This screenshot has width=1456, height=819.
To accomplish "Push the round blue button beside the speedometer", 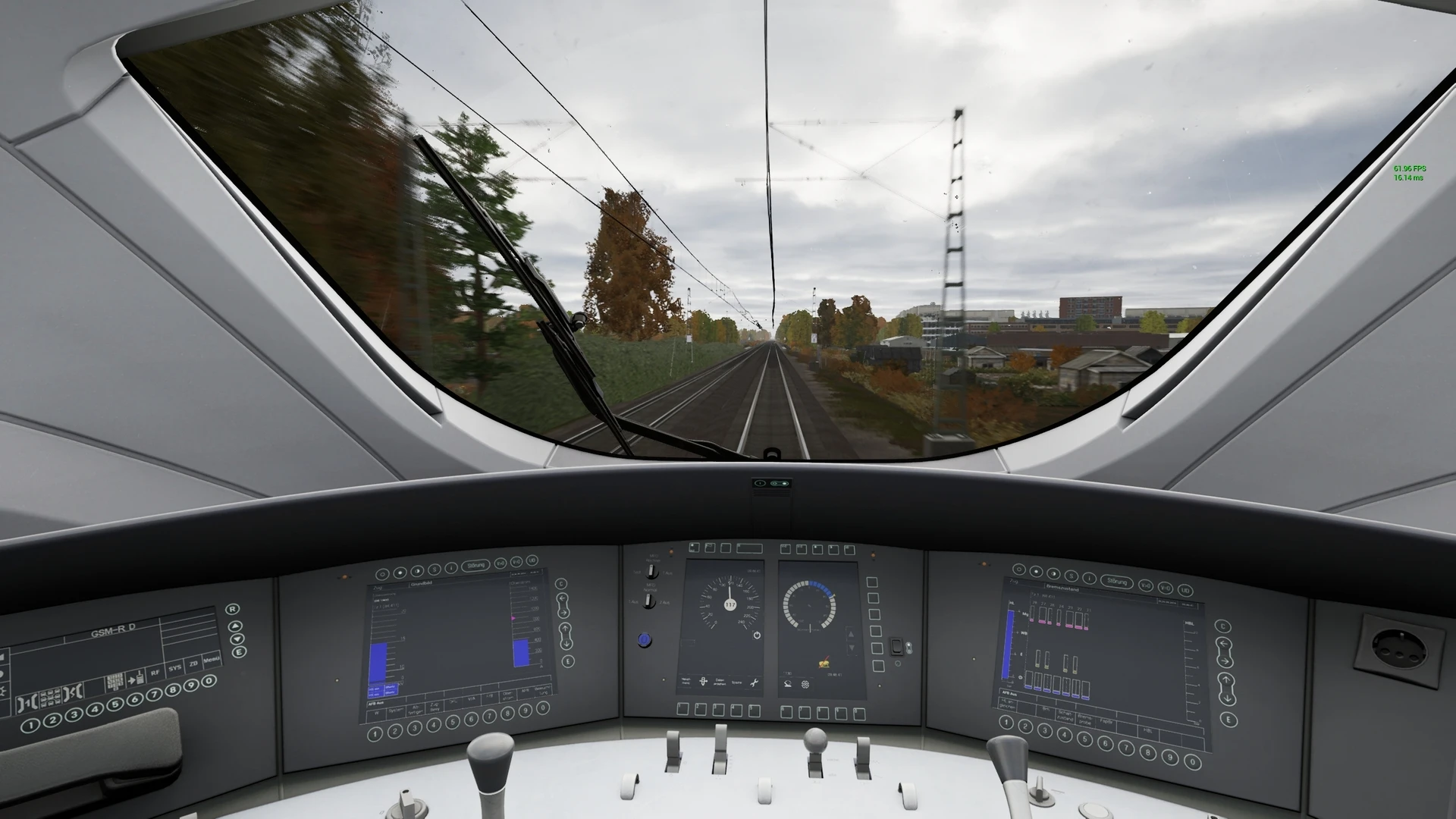I will pos(645,640).
